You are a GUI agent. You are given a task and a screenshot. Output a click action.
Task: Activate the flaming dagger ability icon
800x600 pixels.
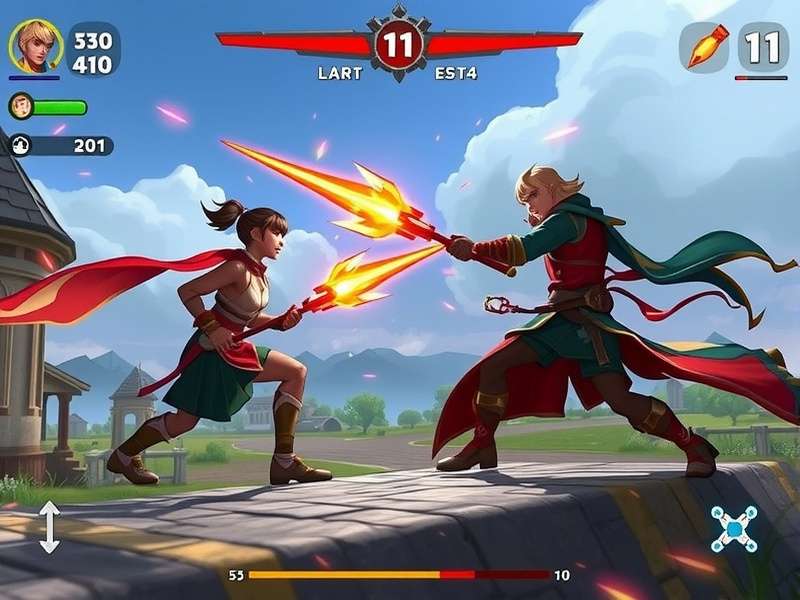tap(705, 46)
